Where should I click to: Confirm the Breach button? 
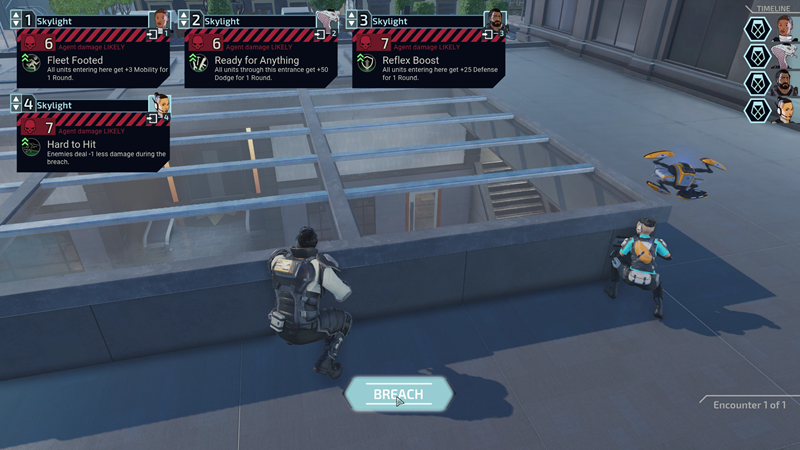click(398, 394)
